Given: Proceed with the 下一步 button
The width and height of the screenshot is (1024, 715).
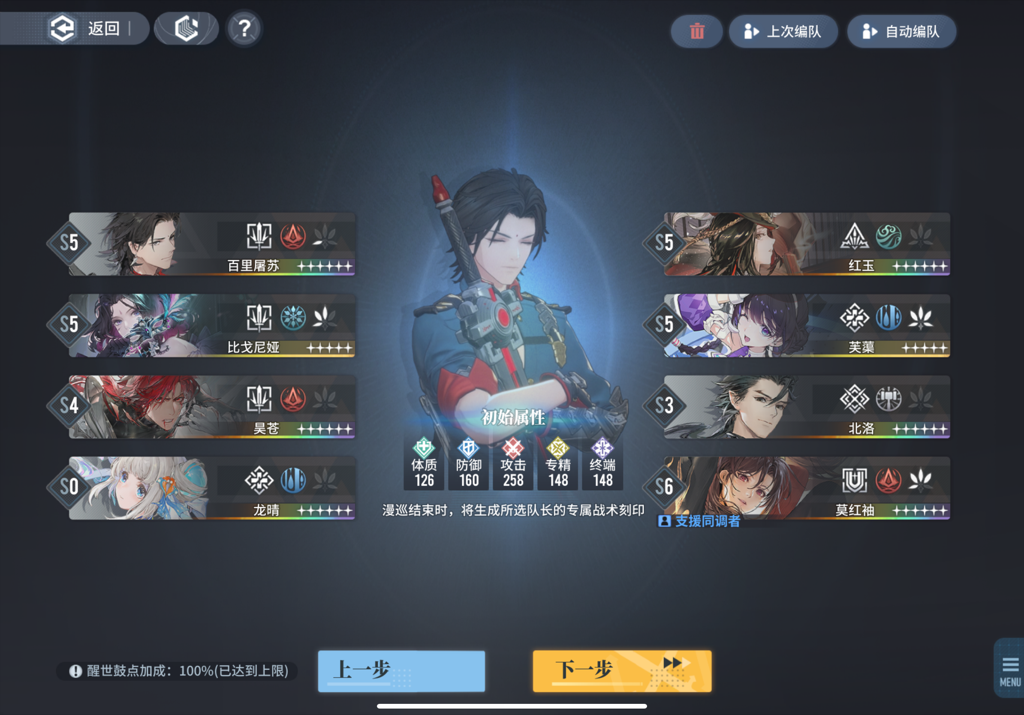Looking at the screenshot, I should tap(622, 670).
